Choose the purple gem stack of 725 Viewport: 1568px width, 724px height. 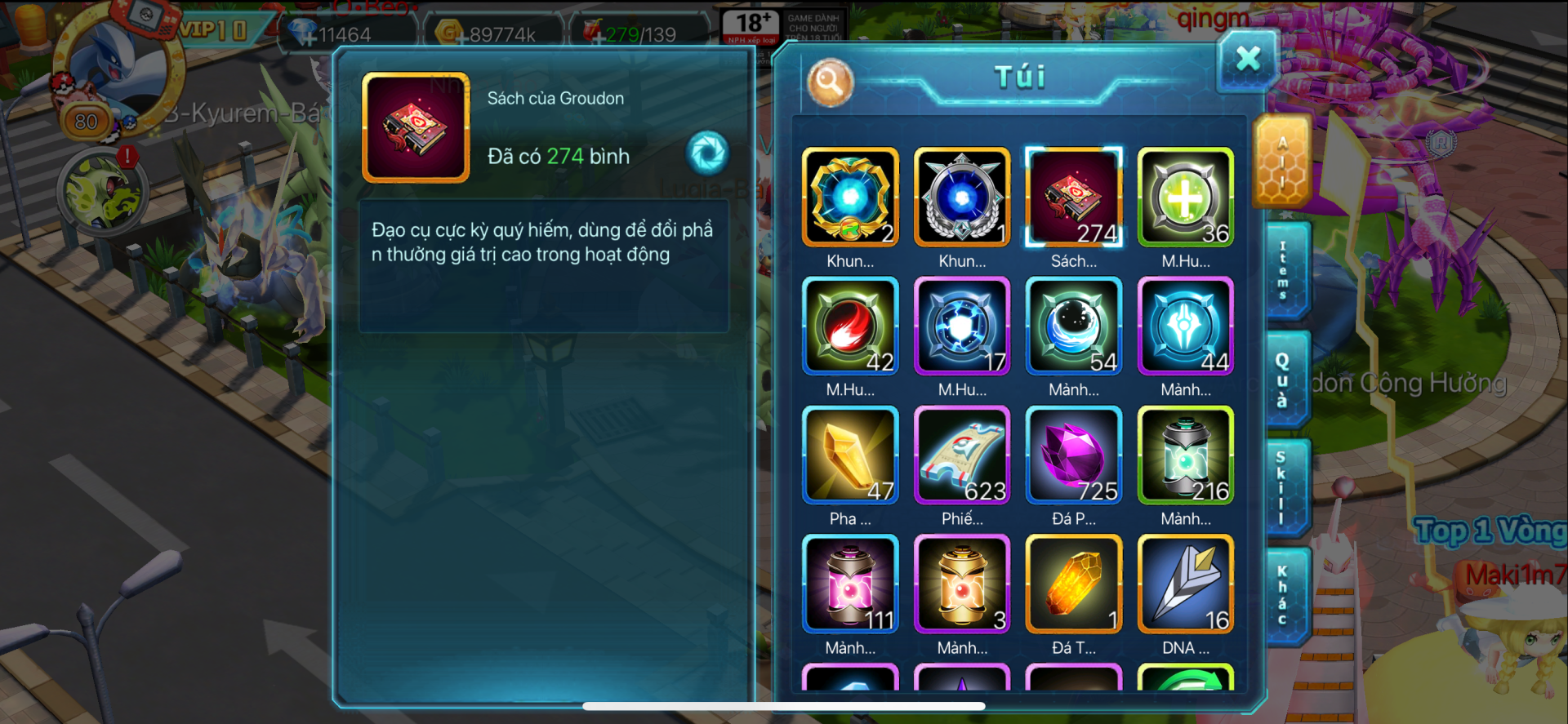coord(1074,455)
